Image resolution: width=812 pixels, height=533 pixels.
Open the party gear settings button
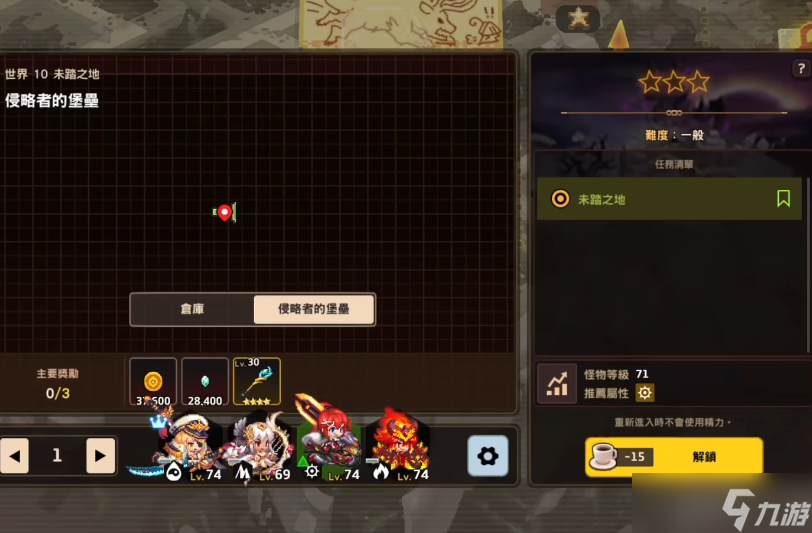pyautogui.click(x=488, y=456)
